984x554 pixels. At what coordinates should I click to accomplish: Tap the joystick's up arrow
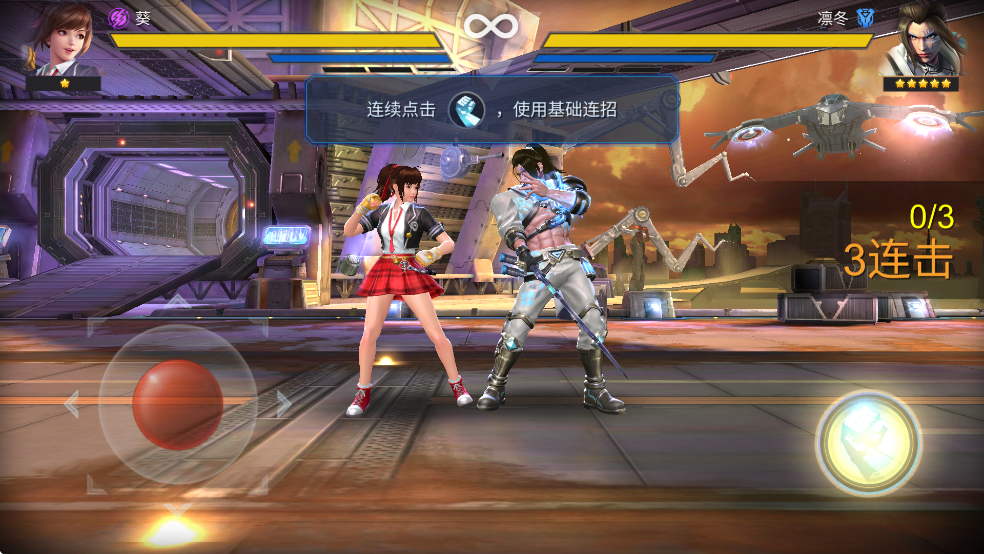[177, 299]
